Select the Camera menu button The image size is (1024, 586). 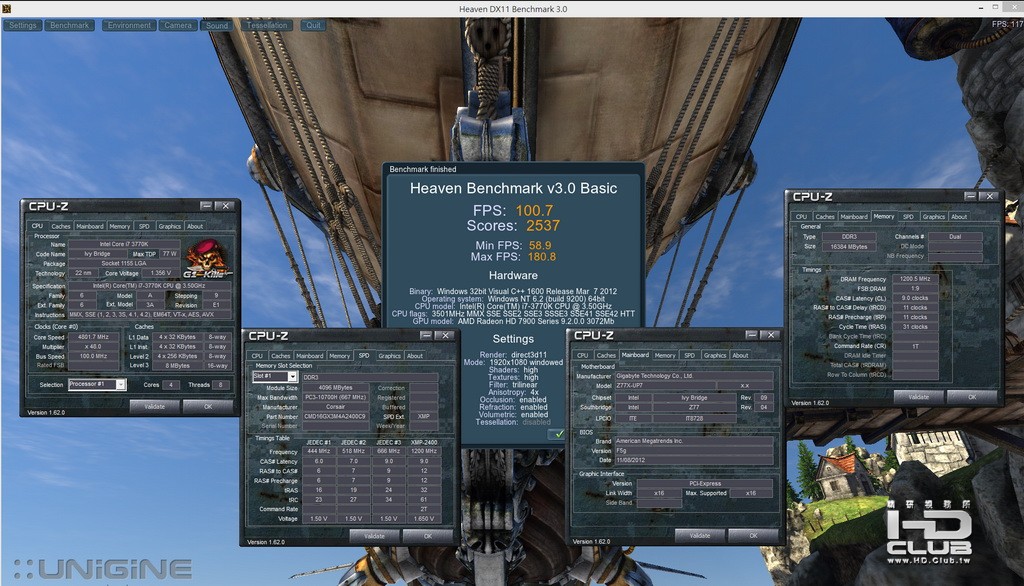(178, 25)
